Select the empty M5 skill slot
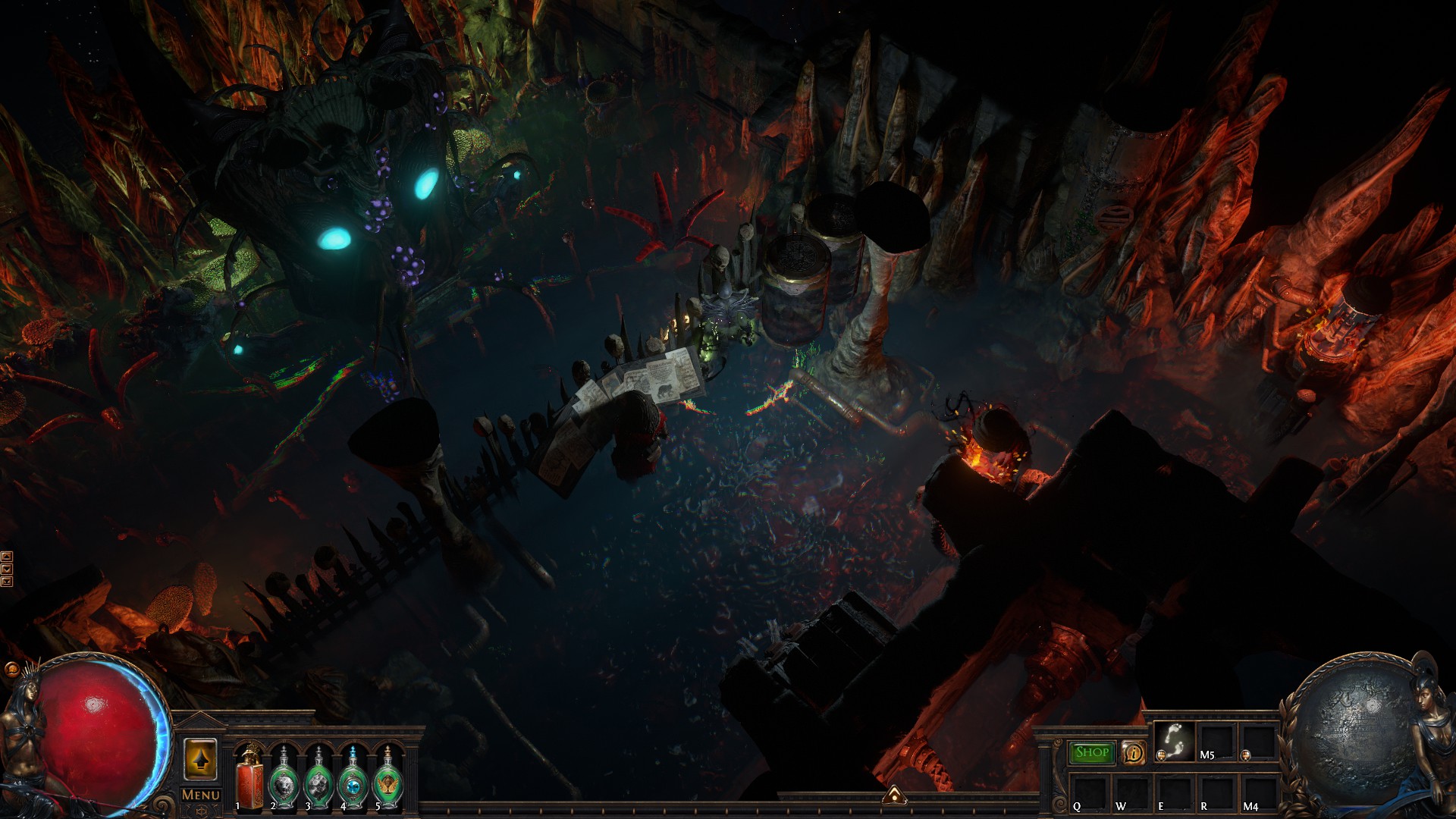Viewport: 1456px width, 819px height. pyautogui.click(x=1216, y=741)
